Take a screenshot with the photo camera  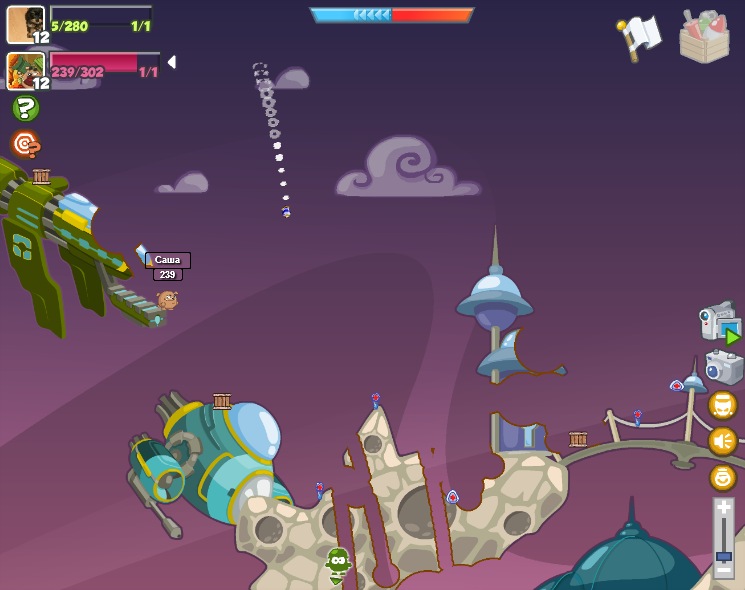click(724, 367)
